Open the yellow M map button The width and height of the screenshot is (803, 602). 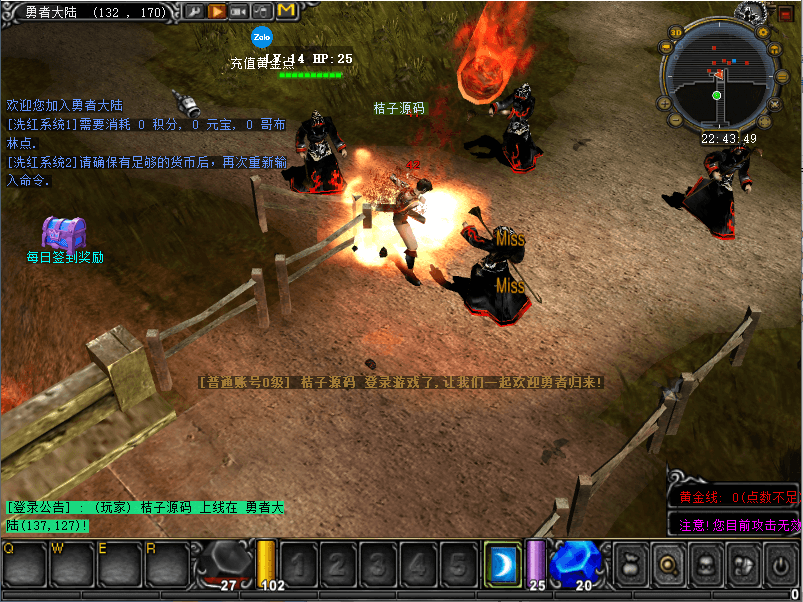click(286, 11)
